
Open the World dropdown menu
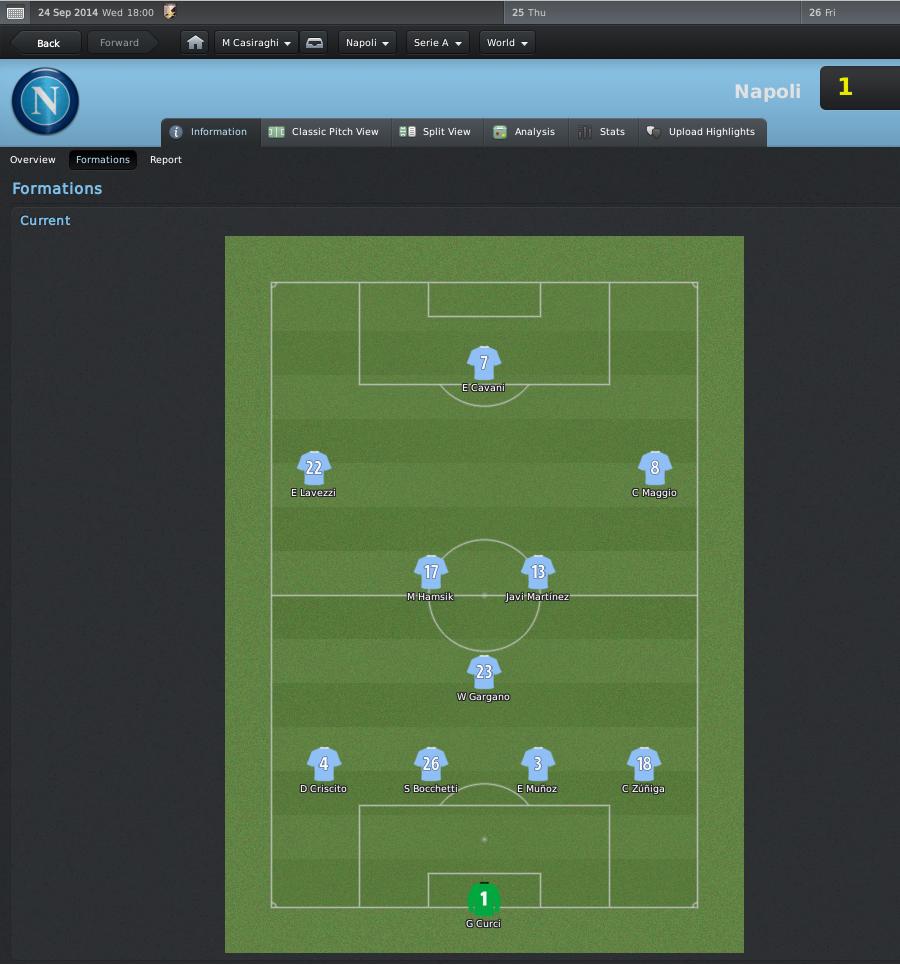coord(507,43)
